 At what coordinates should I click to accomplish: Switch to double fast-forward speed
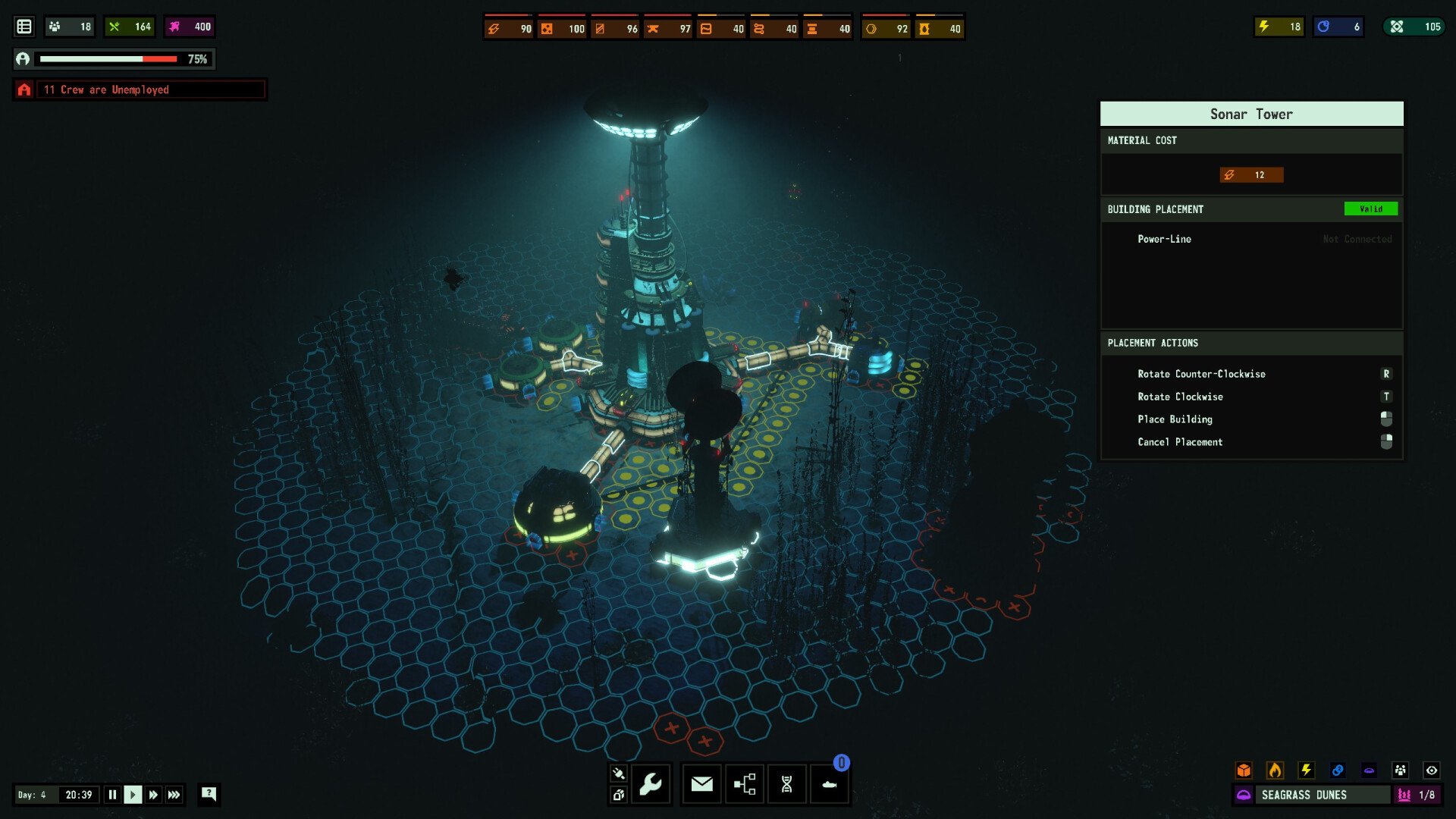[153, 795]
